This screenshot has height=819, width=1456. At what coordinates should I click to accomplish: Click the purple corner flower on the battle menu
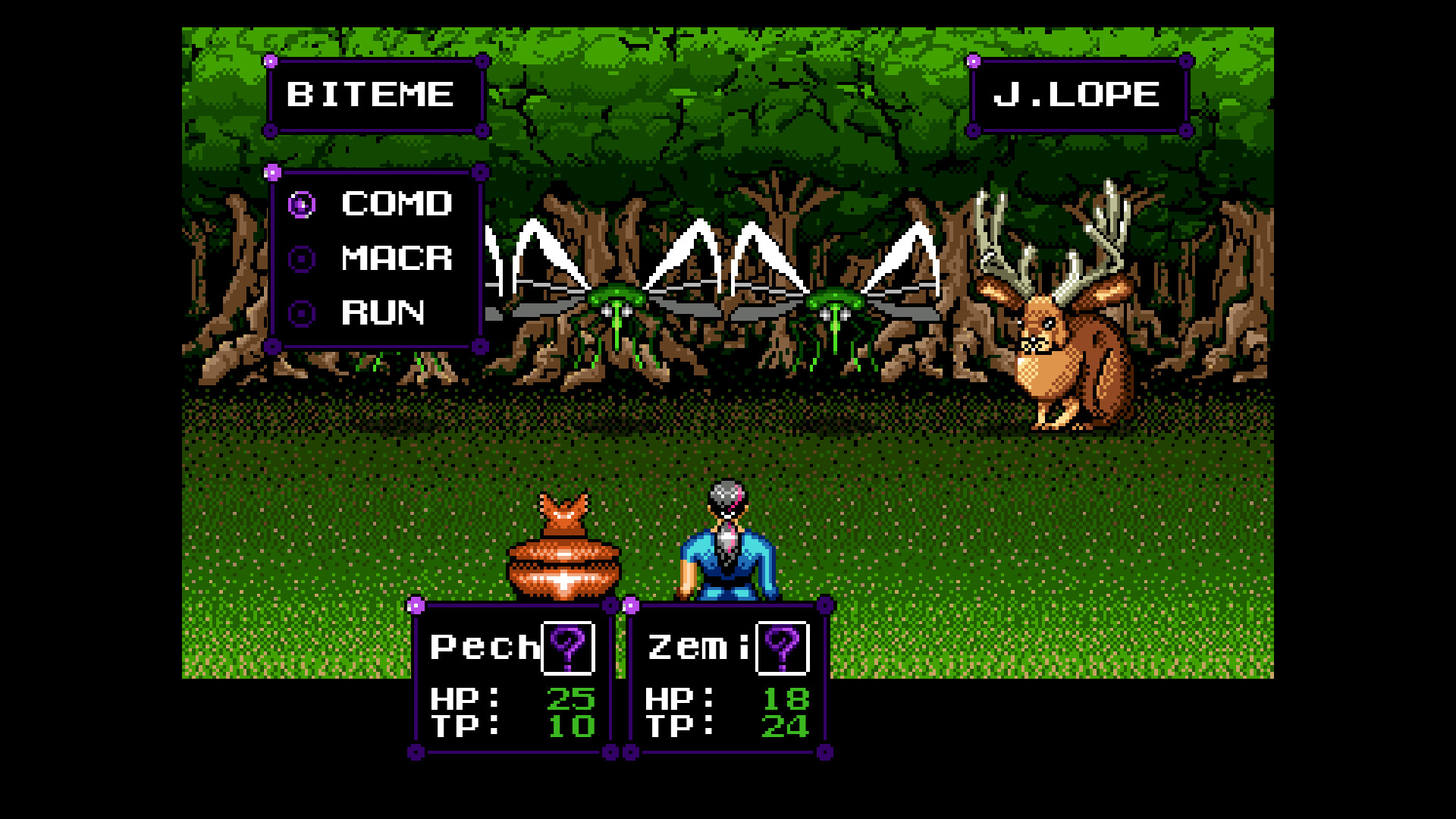272,171
